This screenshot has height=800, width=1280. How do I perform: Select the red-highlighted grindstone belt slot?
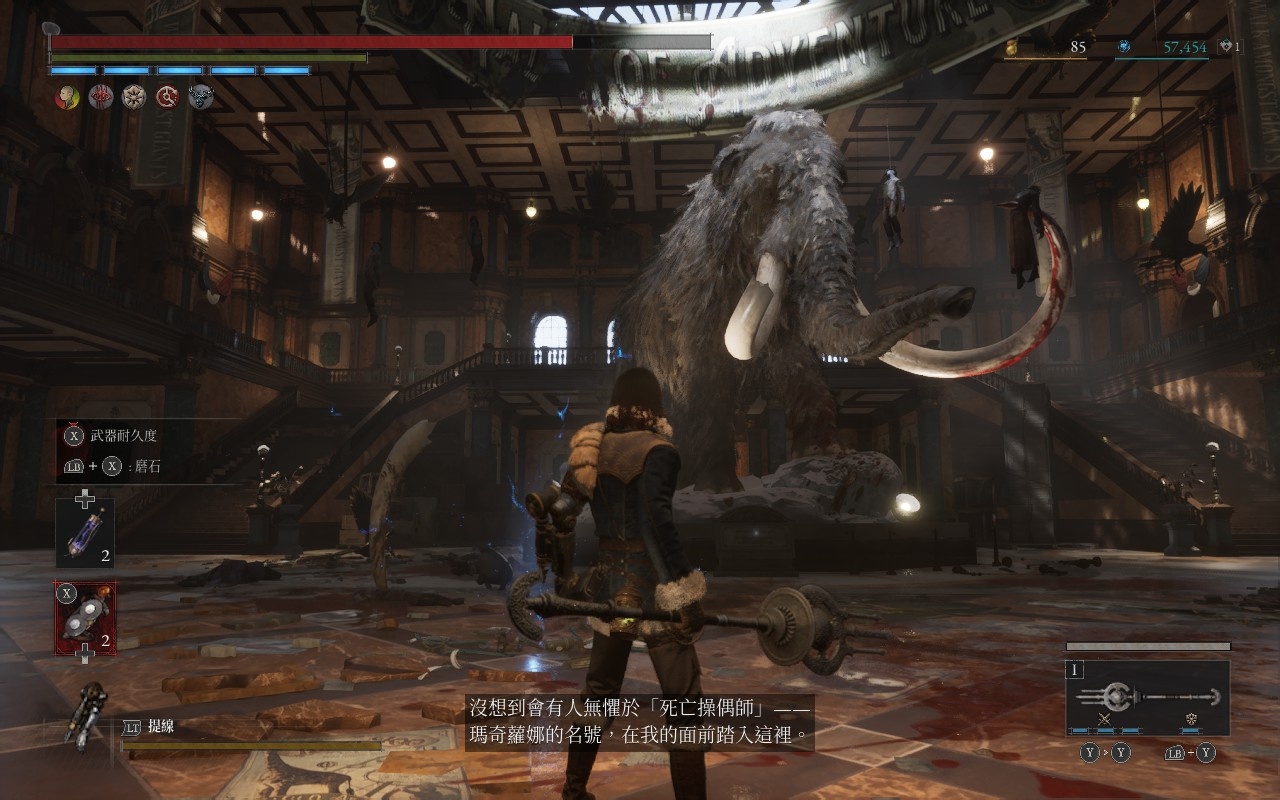pos(85,618)
